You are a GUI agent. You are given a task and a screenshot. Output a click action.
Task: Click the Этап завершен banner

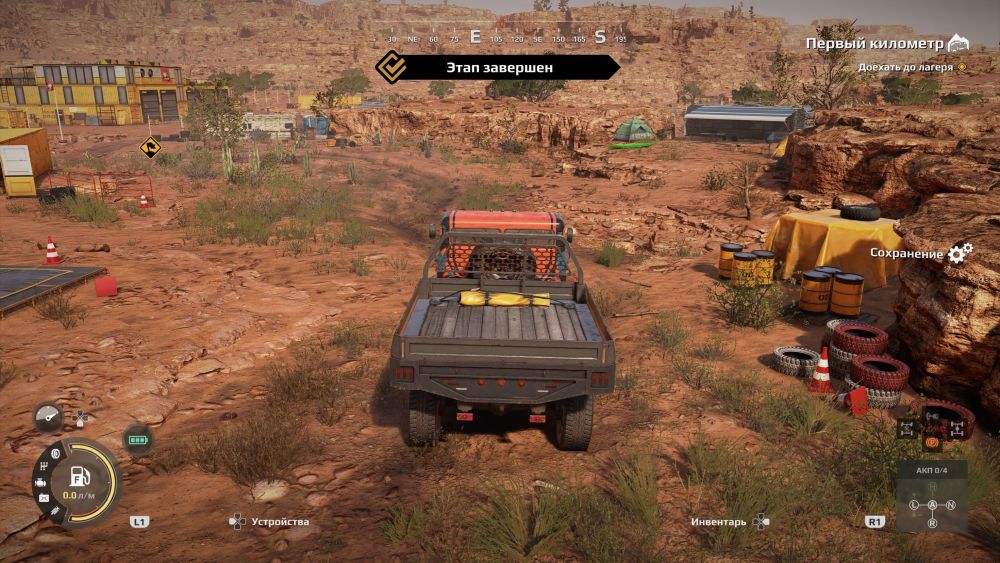pyautogui.click(x=498, y=67)
